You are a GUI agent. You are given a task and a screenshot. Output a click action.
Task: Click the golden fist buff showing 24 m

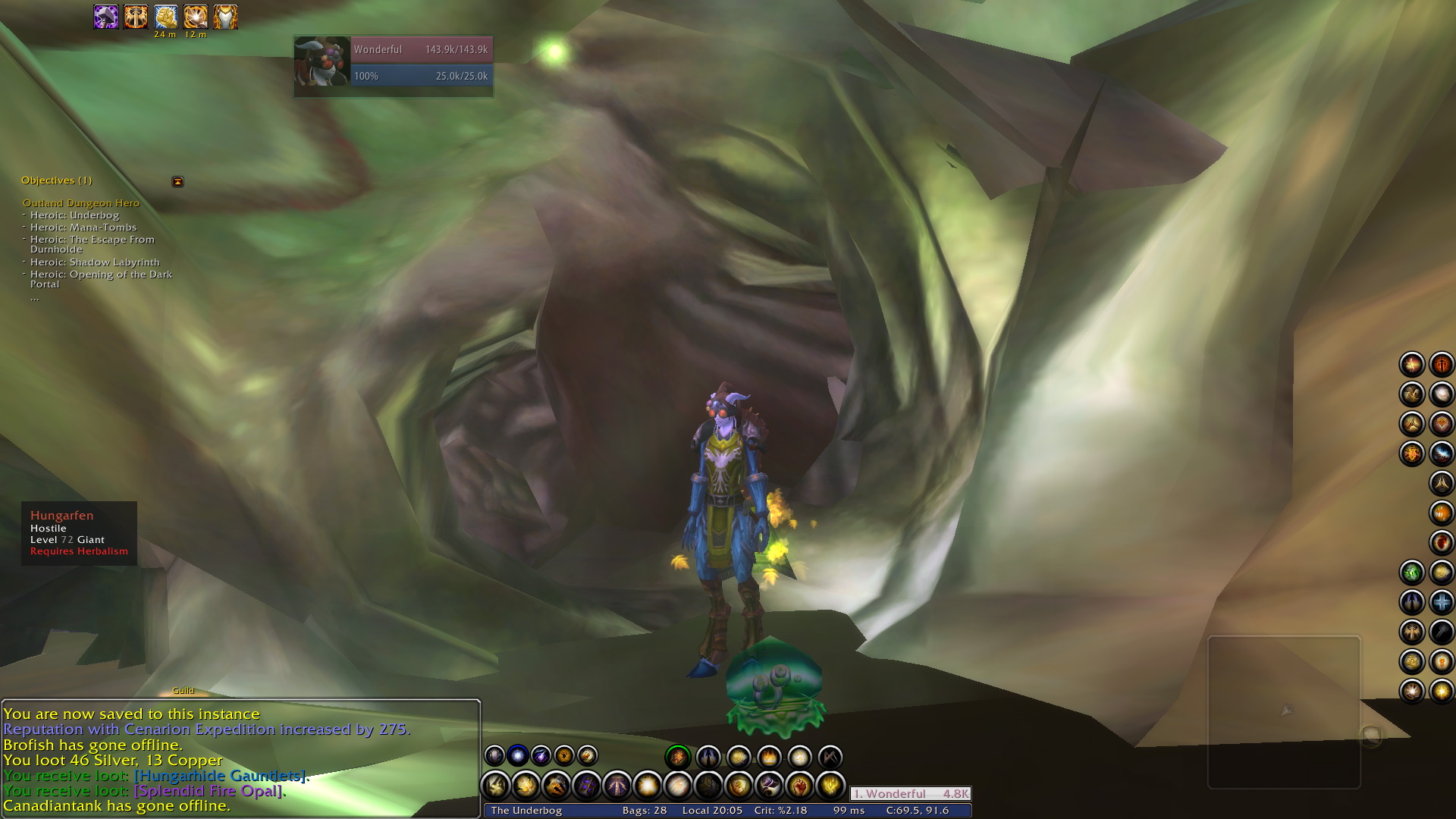(x=165, y=17)
